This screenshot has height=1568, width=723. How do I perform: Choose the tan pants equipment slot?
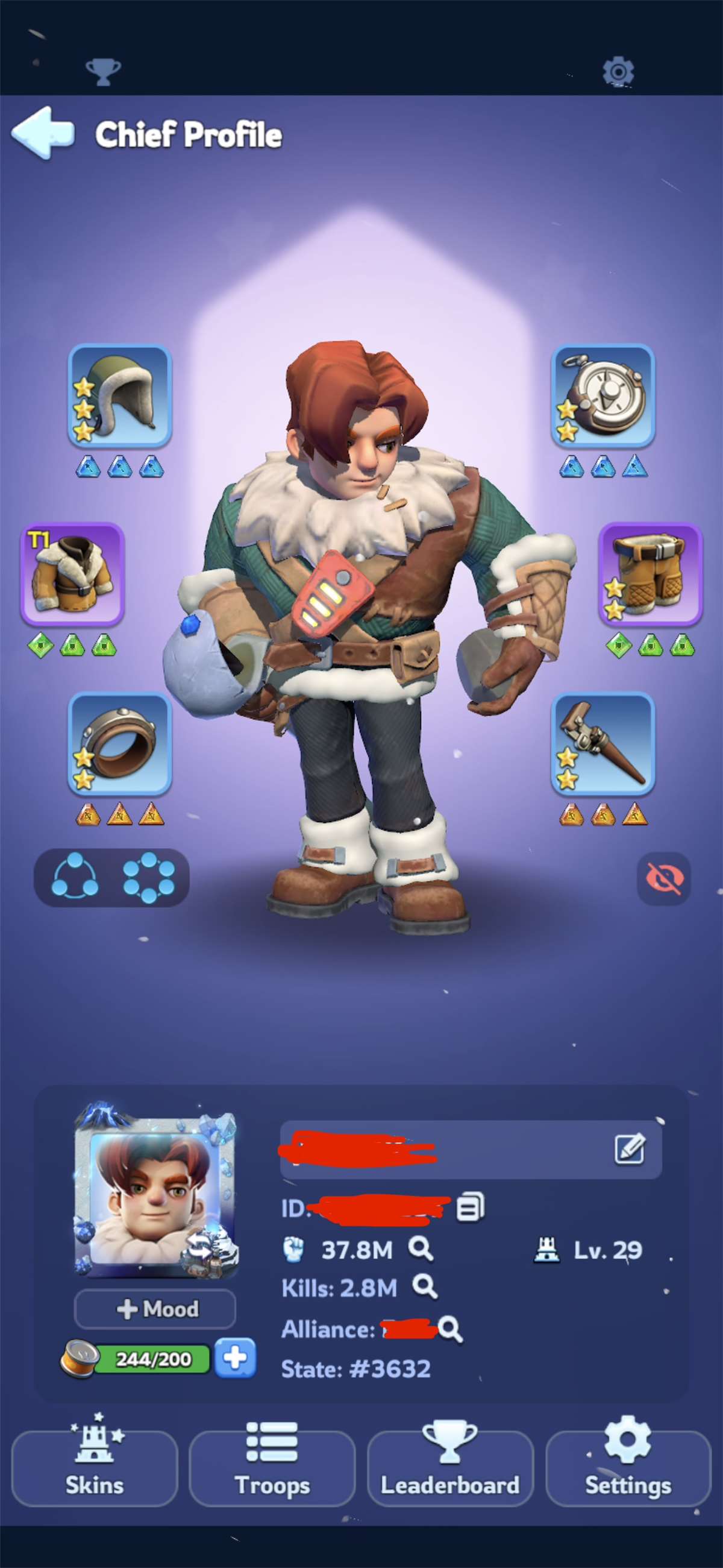pyautogui.click(x=650, y=574)
